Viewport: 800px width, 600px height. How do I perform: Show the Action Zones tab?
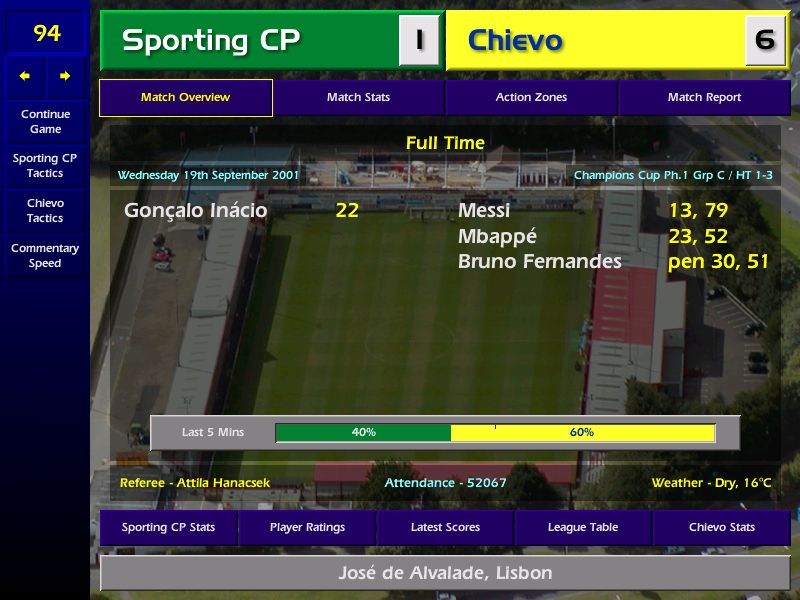pyautogui.click(x=531, y=98)
